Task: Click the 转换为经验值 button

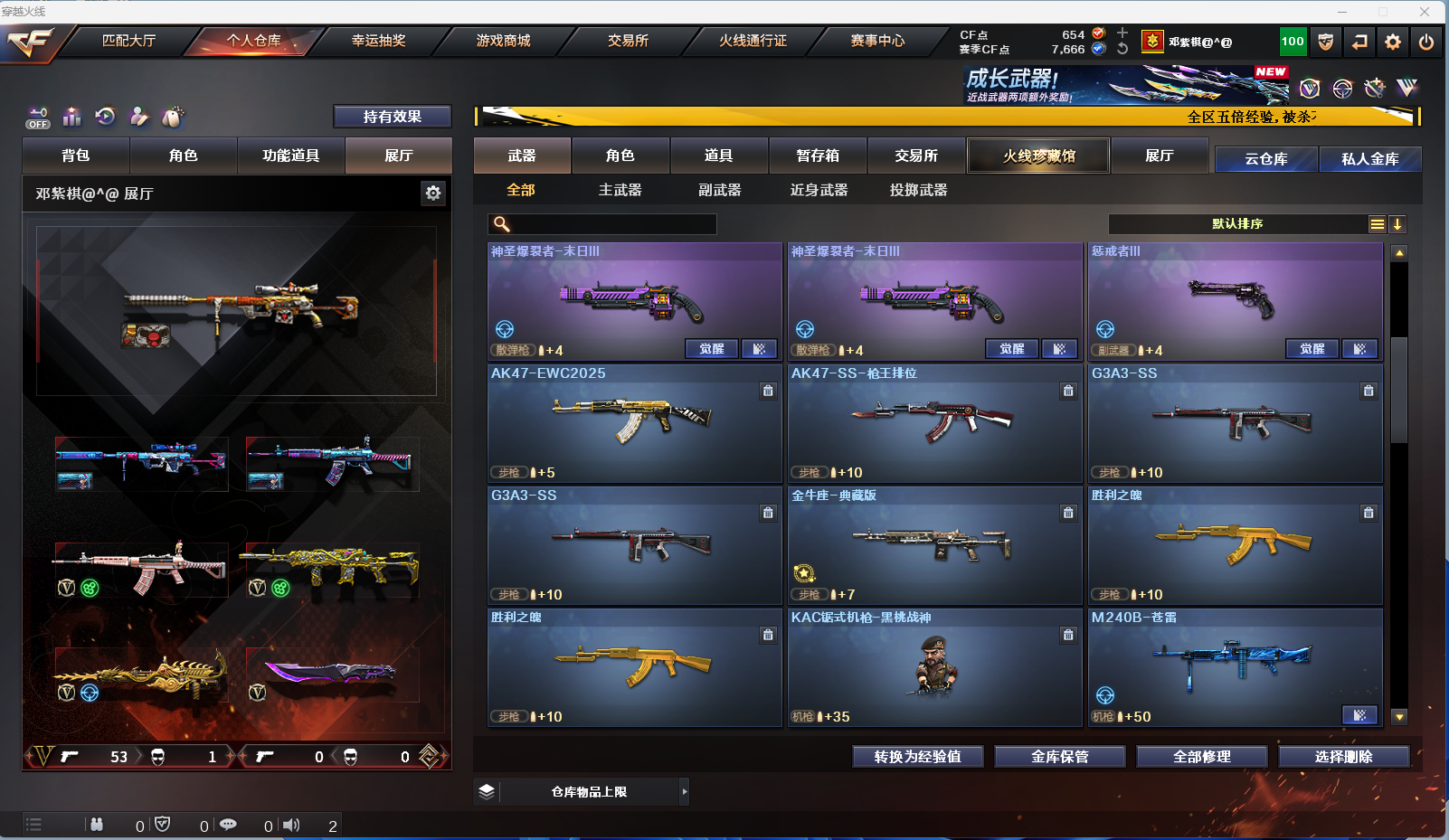Action: click(917, 757)
